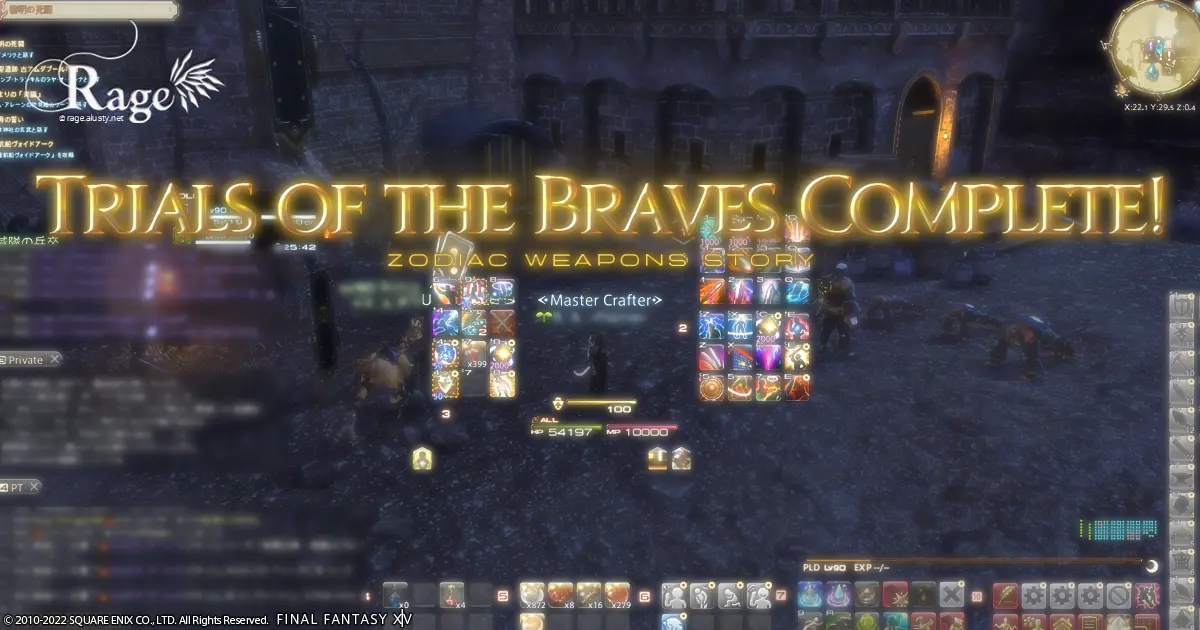Visit the rage.alusty.net watermark link
This screenshot has width=1200, height=630.
91,118
